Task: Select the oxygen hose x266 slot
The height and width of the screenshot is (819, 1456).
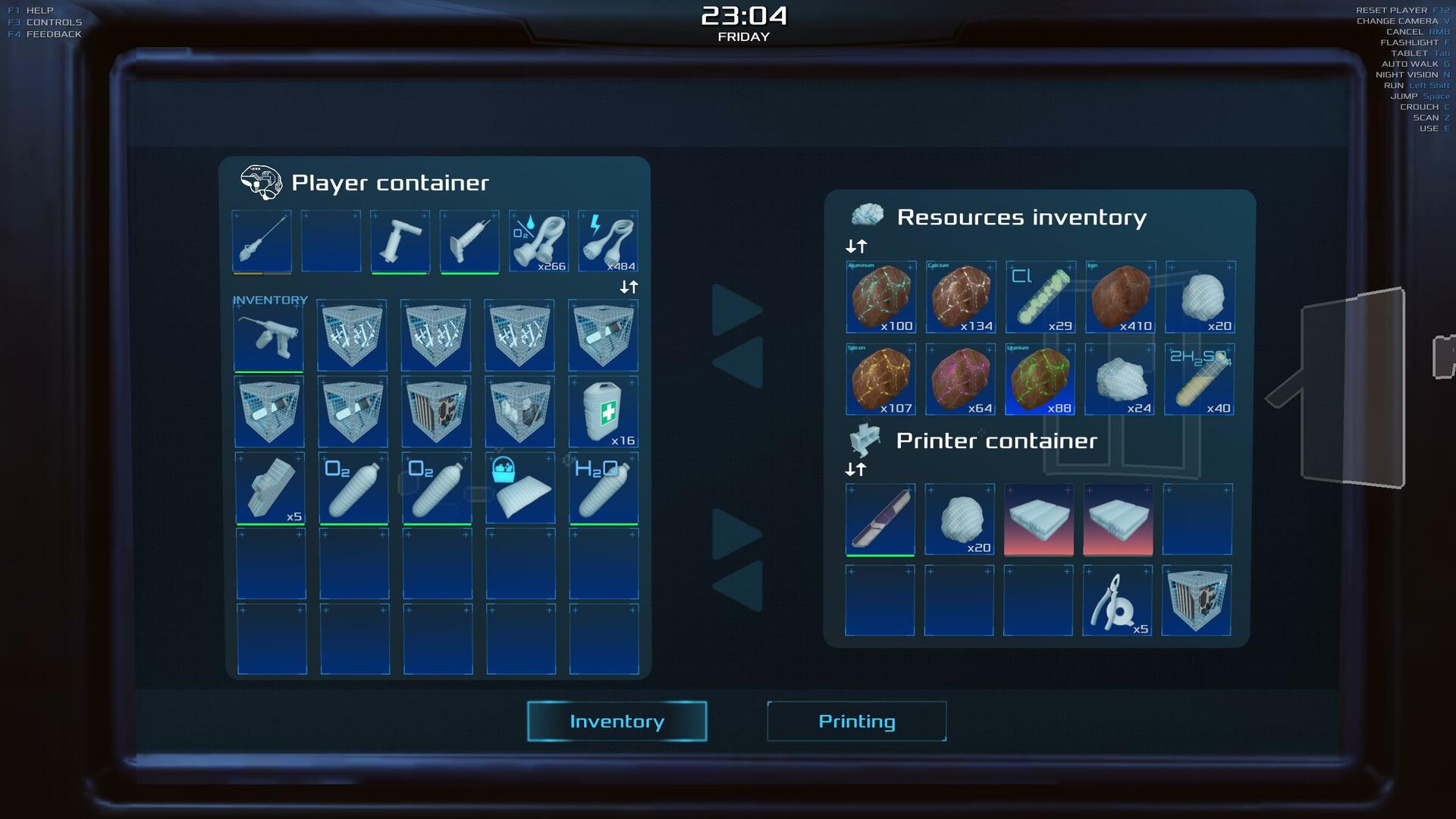Action: [538, 241]
